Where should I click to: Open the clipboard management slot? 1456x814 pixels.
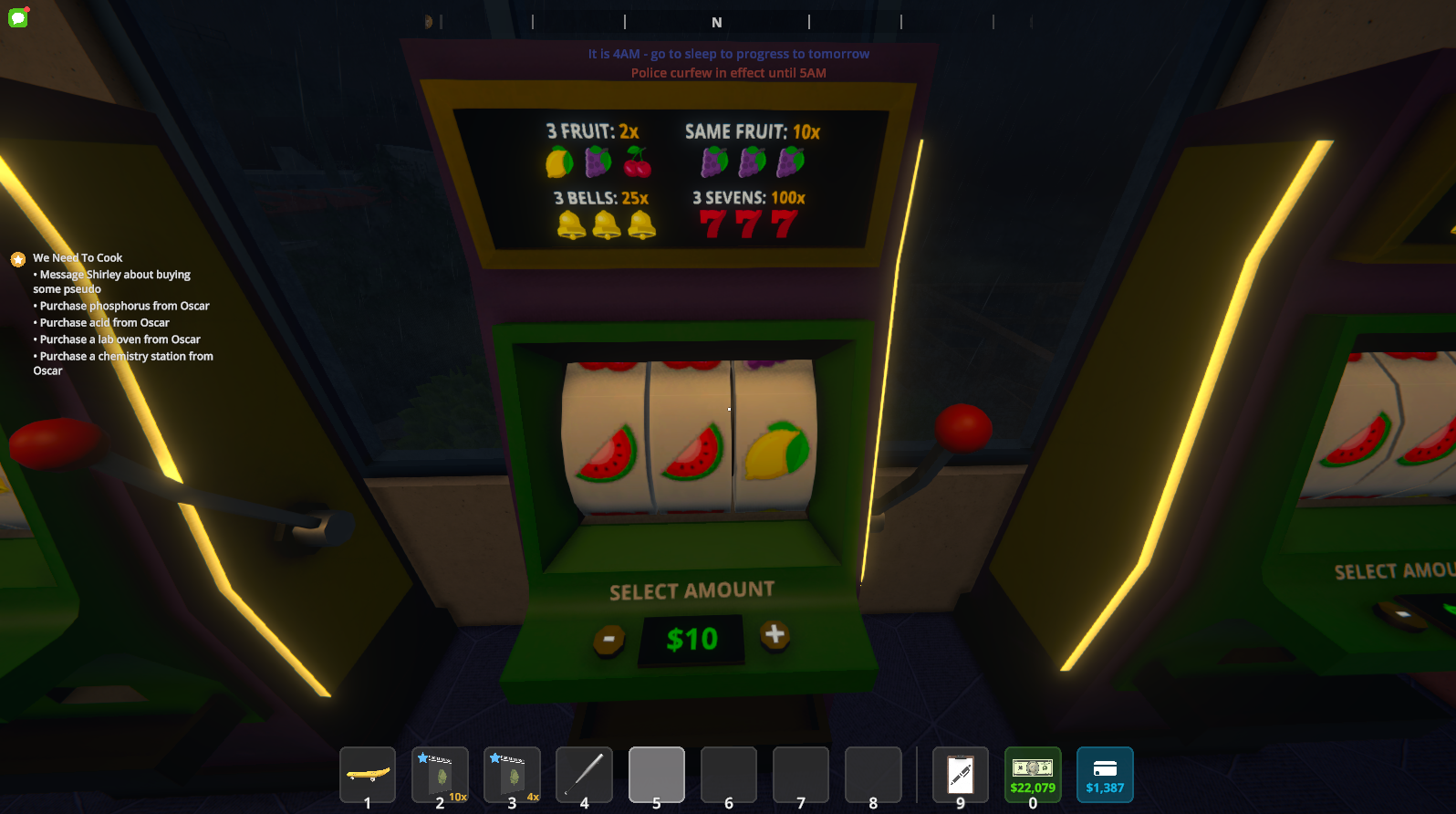960,774
